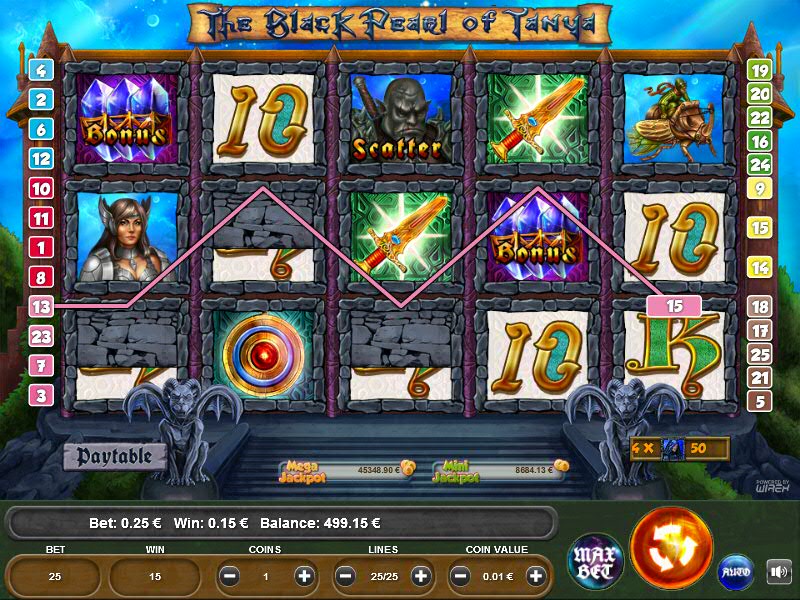Raise the active lines count
The image size is (800, 600).
[x=421, y=577]
